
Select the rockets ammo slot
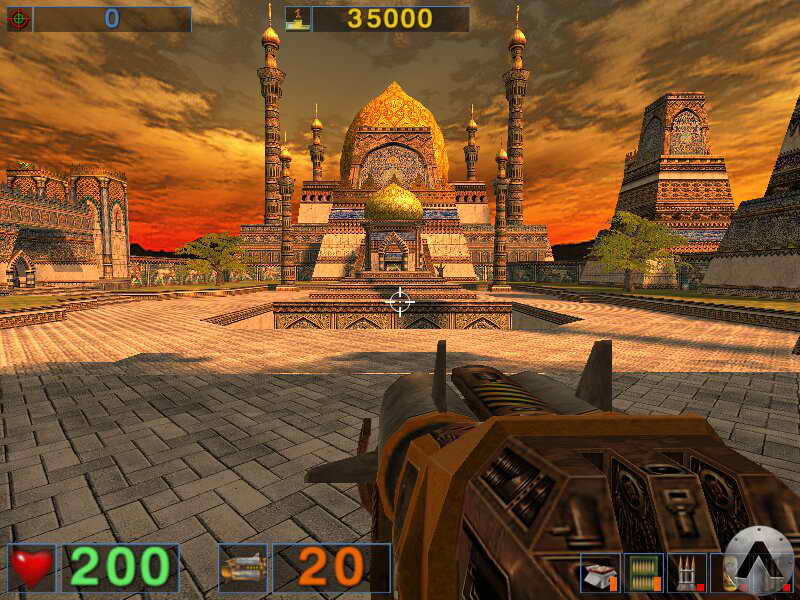[687, 573]
